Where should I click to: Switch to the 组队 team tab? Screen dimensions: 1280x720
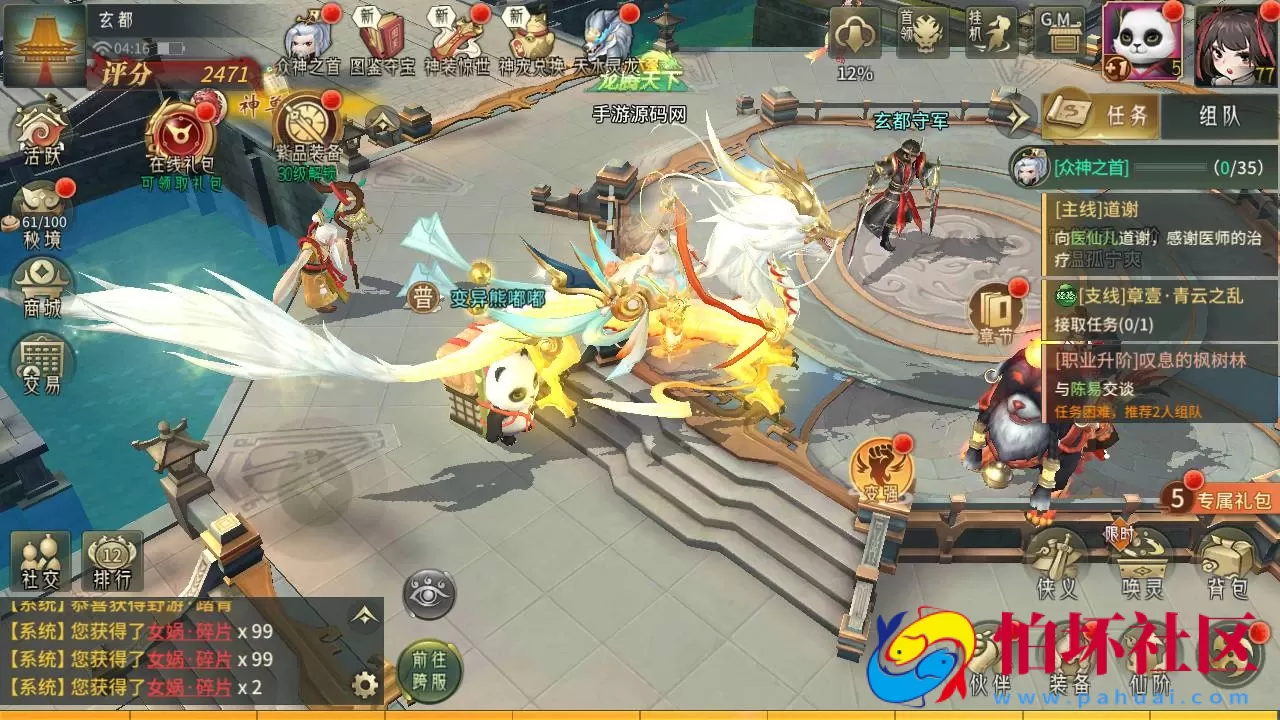click(x=1219, y=116)
